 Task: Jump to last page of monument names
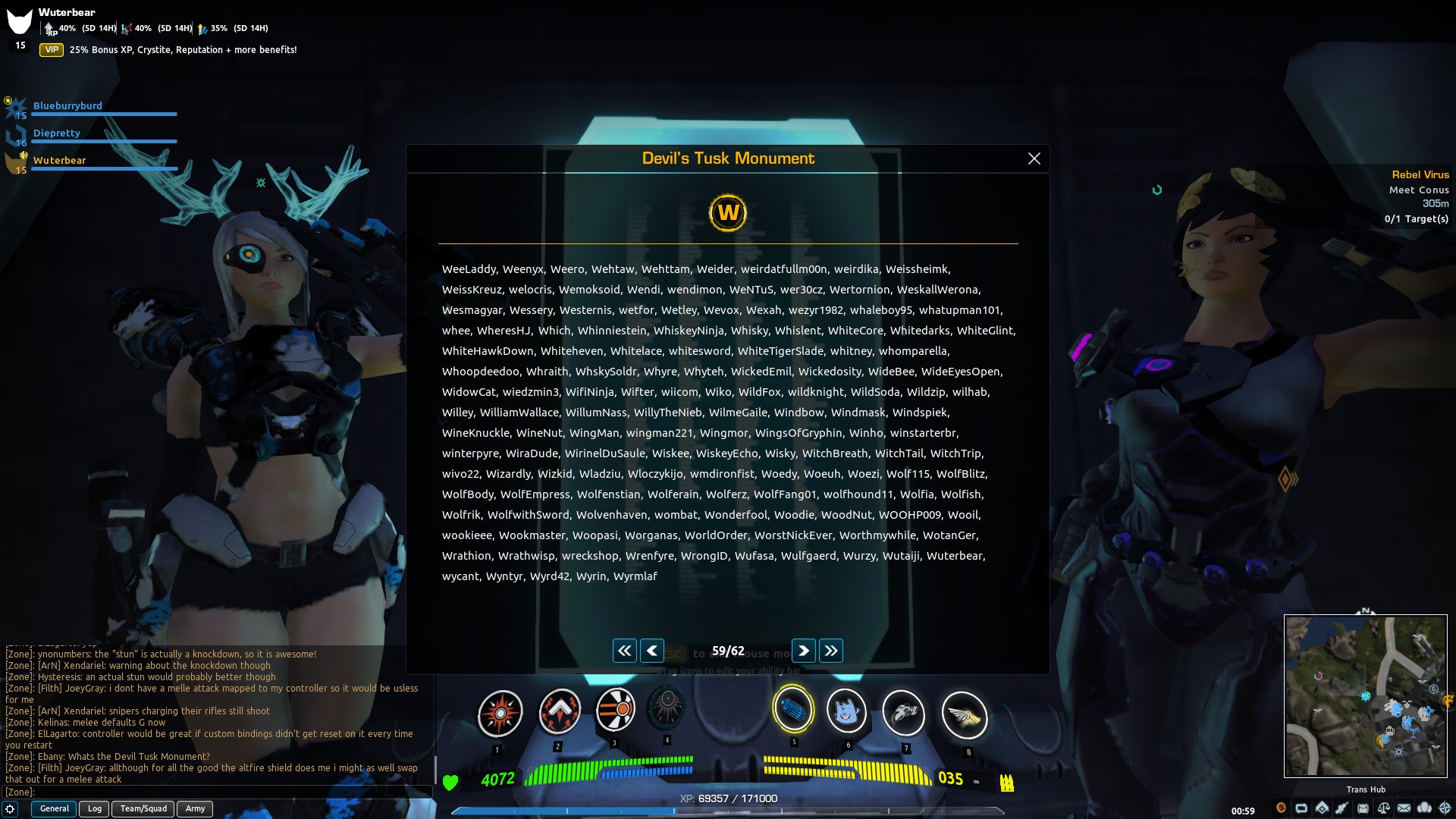click(x=831, y=651)
